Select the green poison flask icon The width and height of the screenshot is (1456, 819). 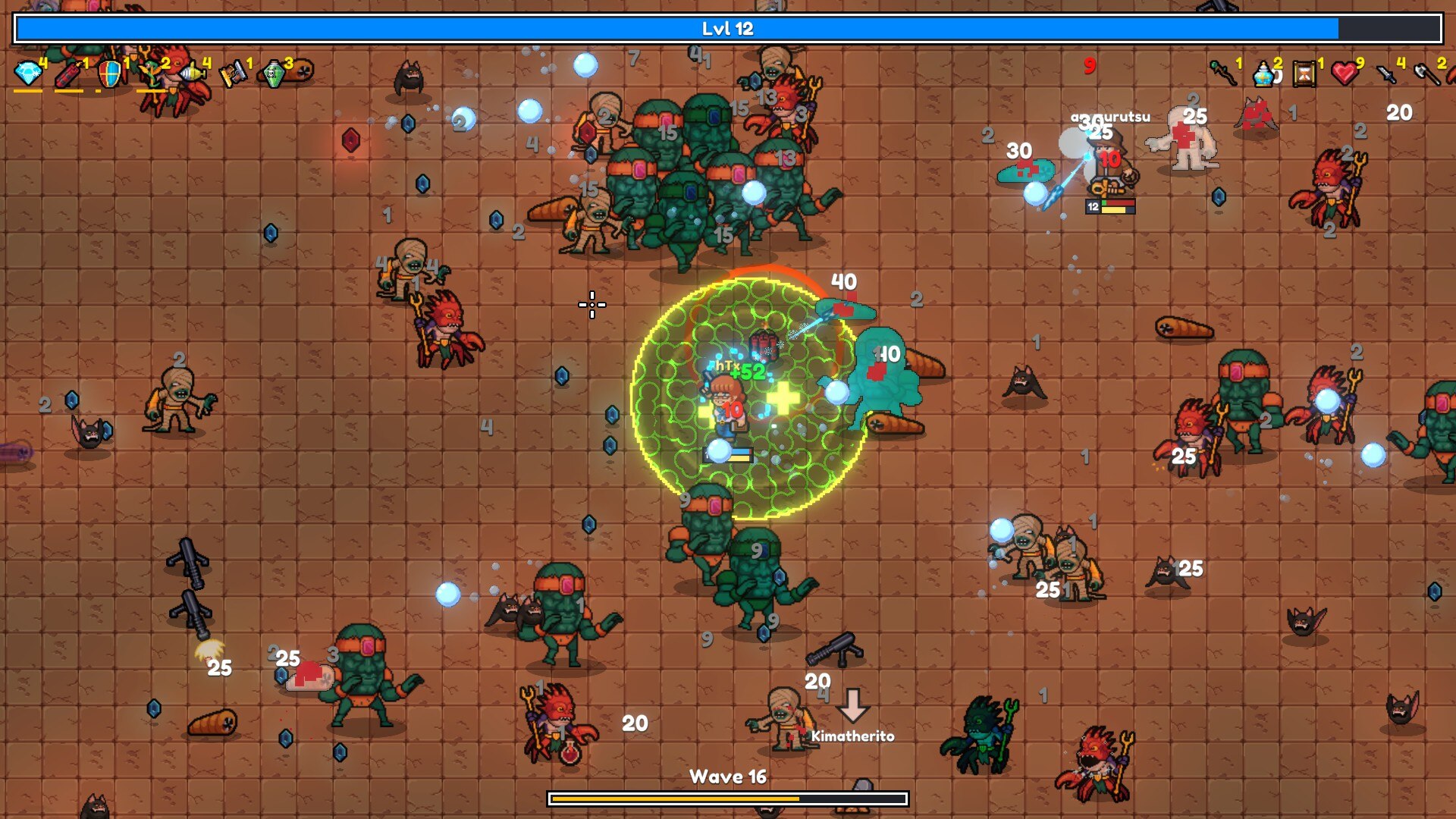point(274,74)
